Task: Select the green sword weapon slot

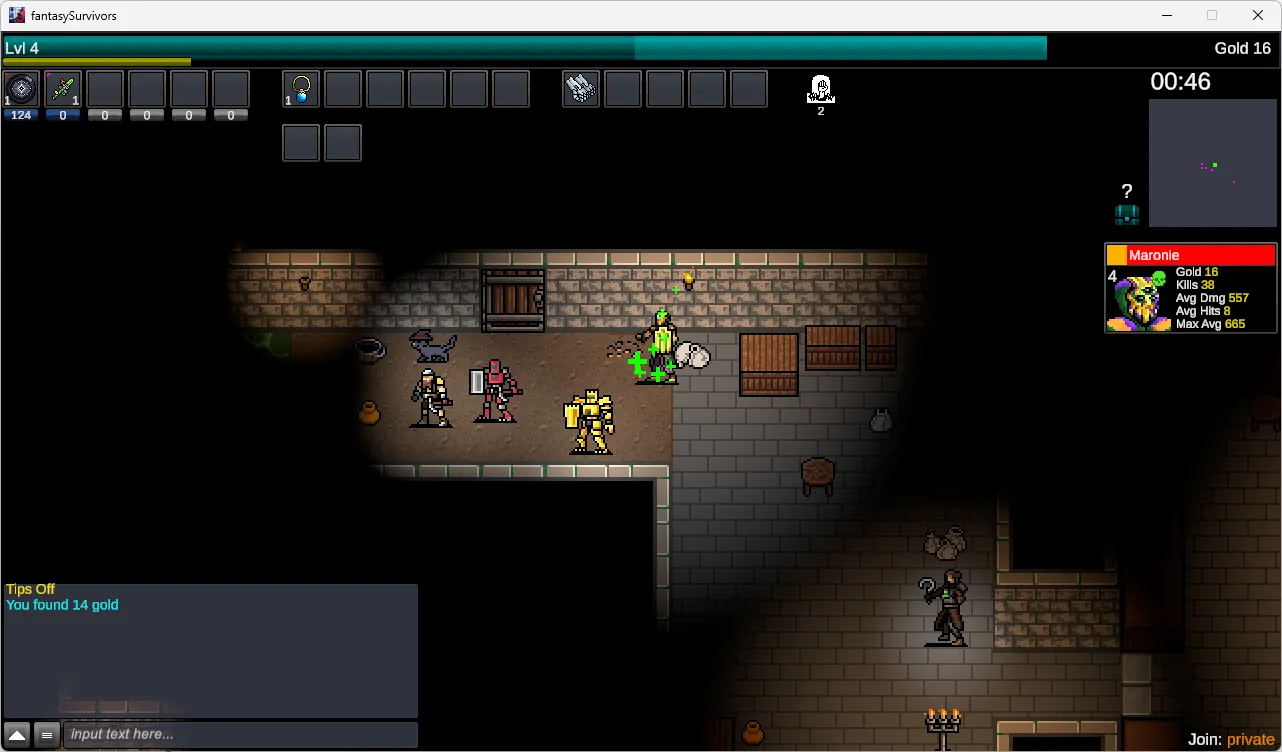Action: (63, 89)
